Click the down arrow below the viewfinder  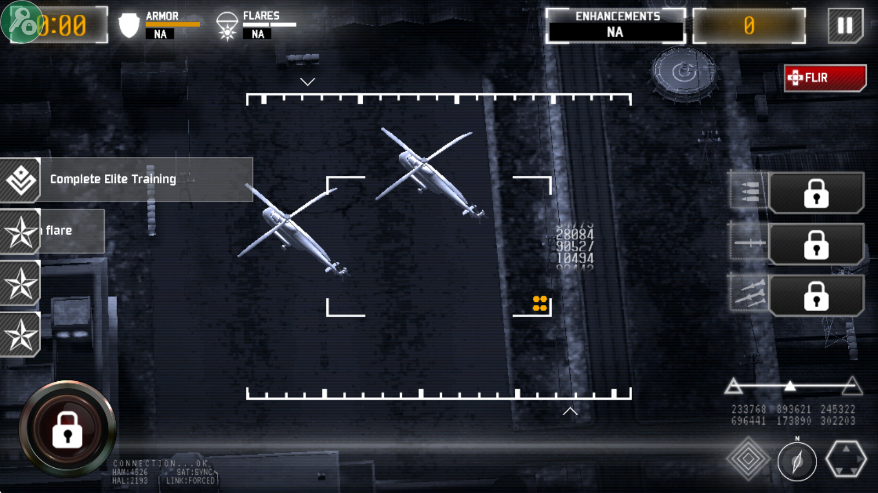coord(570,410)
